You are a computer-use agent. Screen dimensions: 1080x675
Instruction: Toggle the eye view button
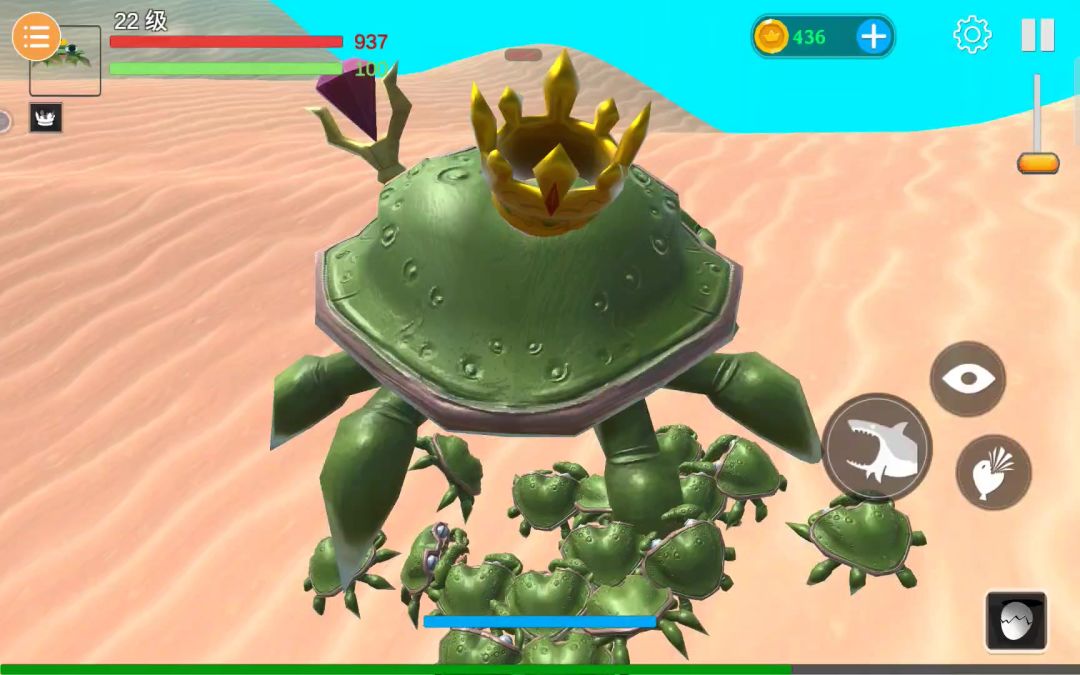[x=967, y=379]
